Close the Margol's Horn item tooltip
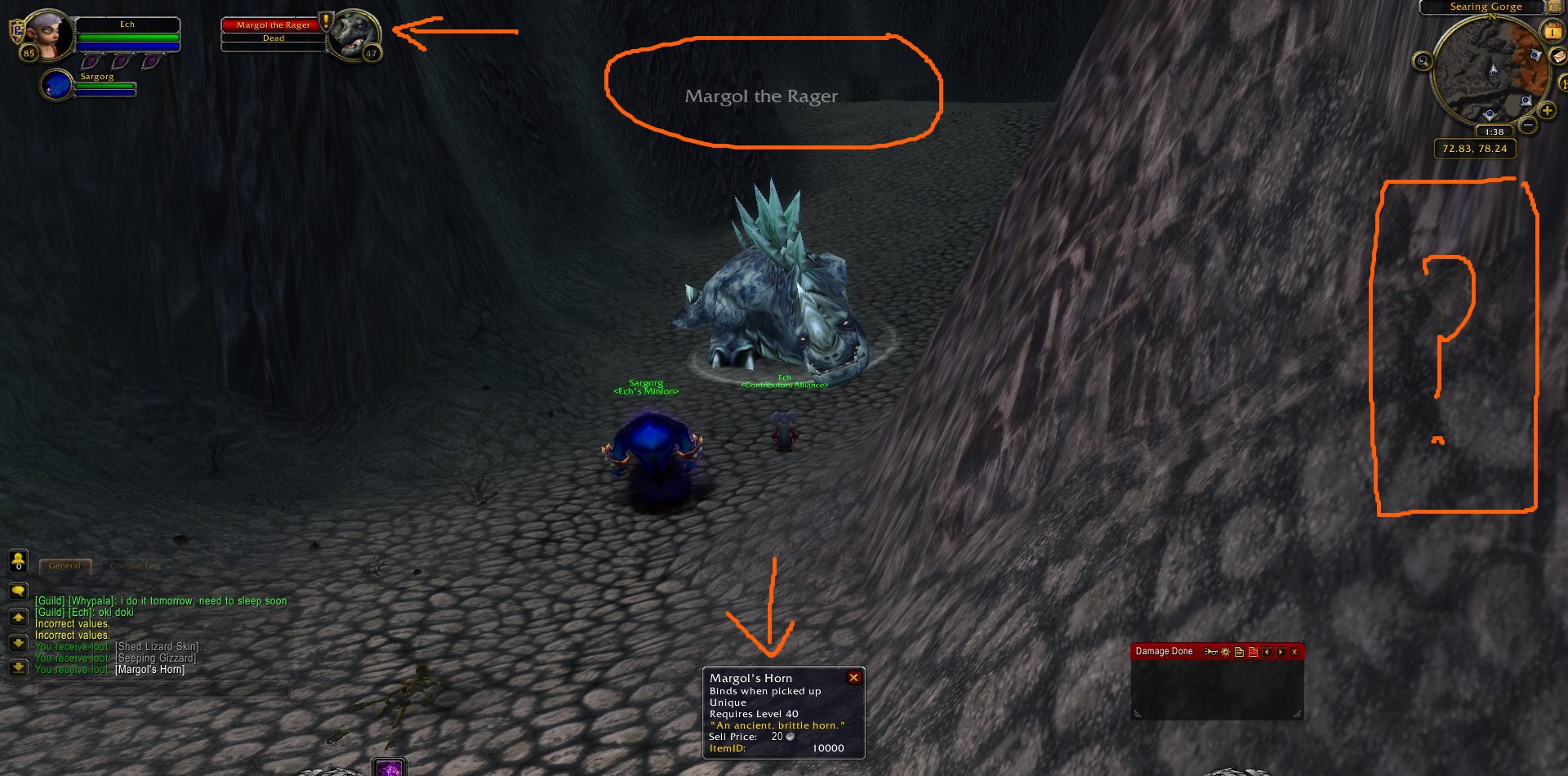The image size is (1568, 776). (854, 676)
